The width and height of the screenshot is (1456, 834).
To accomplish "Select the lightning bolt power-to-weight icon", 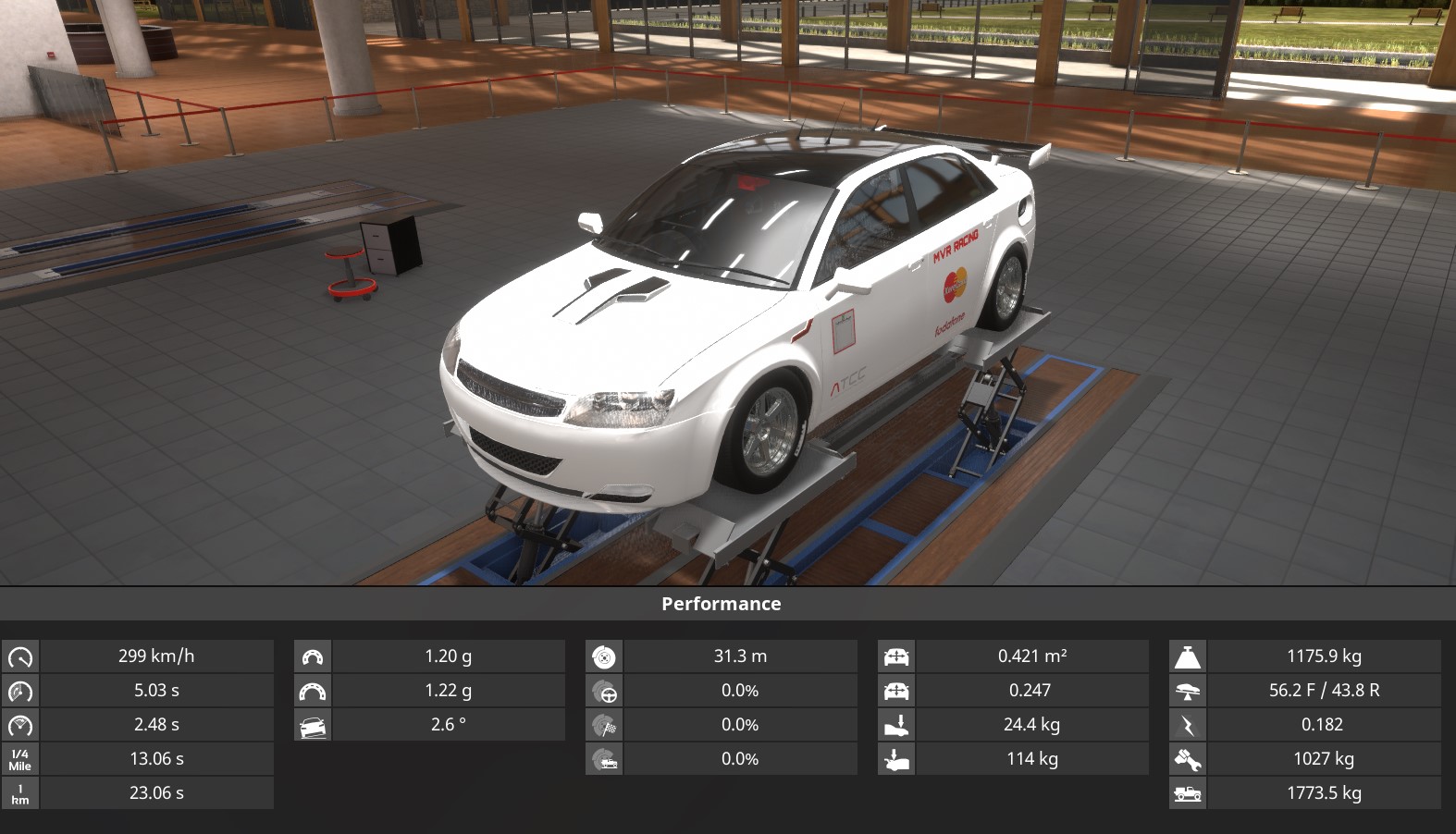I will (x=1188, y=725).
